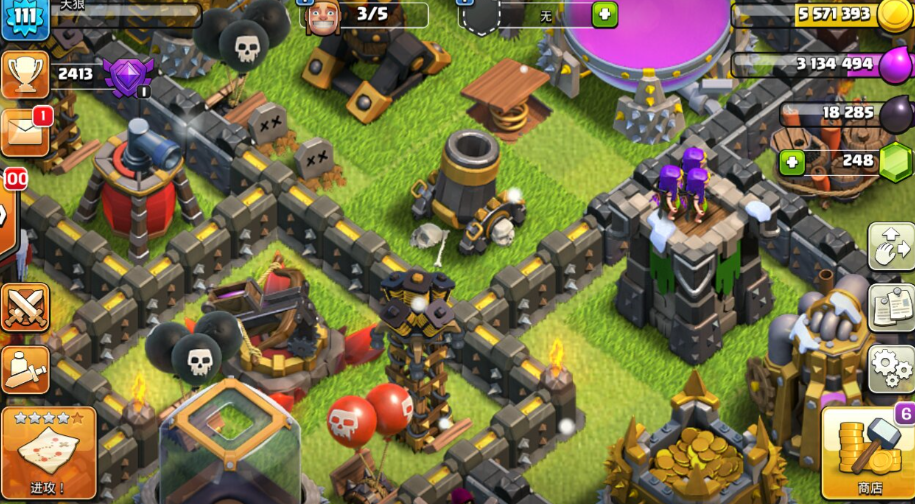Click the green plus beside the shield
The image size is (915, 504).
point(604,14)
